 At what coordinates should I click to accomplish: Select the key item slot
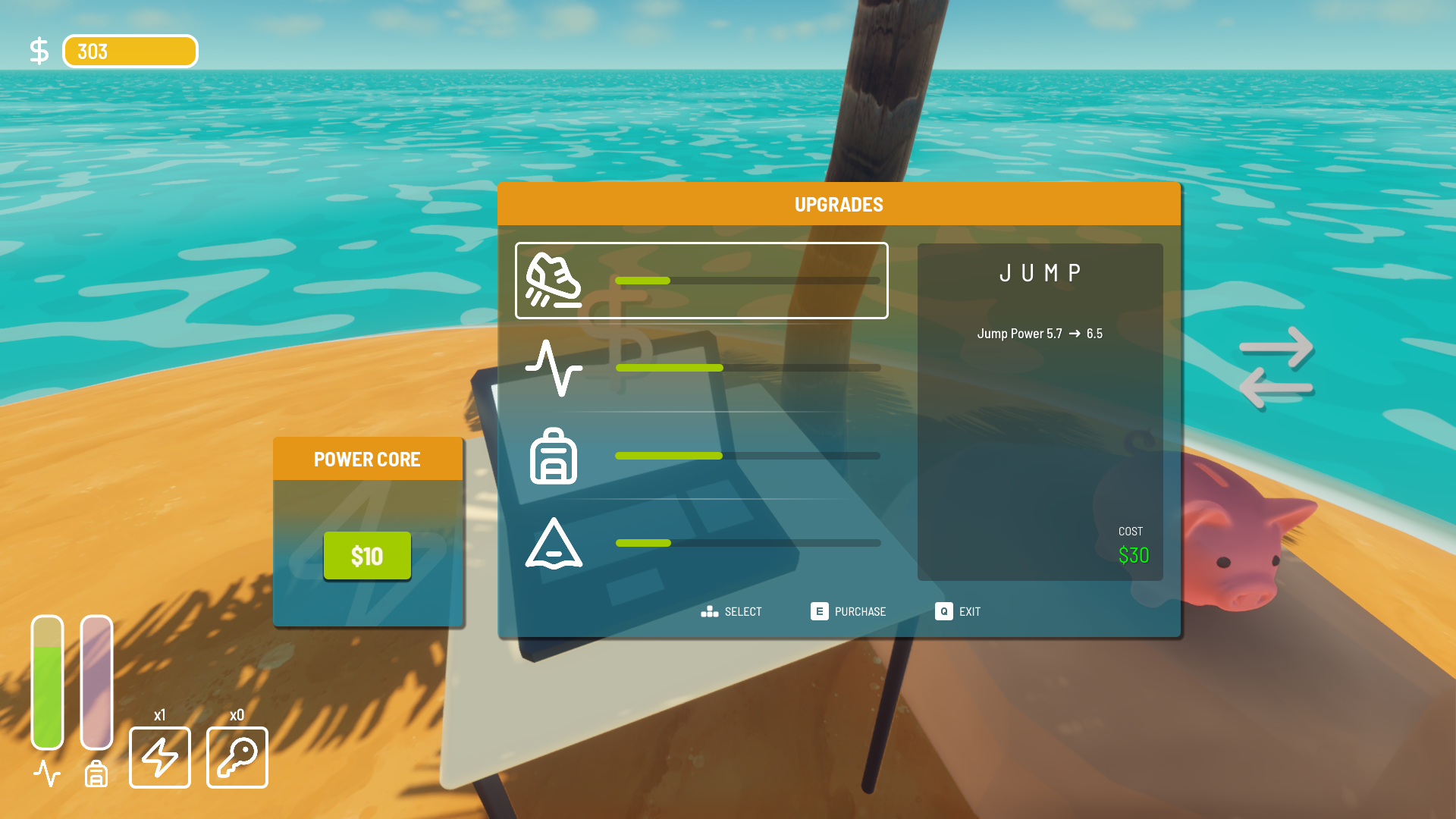point(237,758)
